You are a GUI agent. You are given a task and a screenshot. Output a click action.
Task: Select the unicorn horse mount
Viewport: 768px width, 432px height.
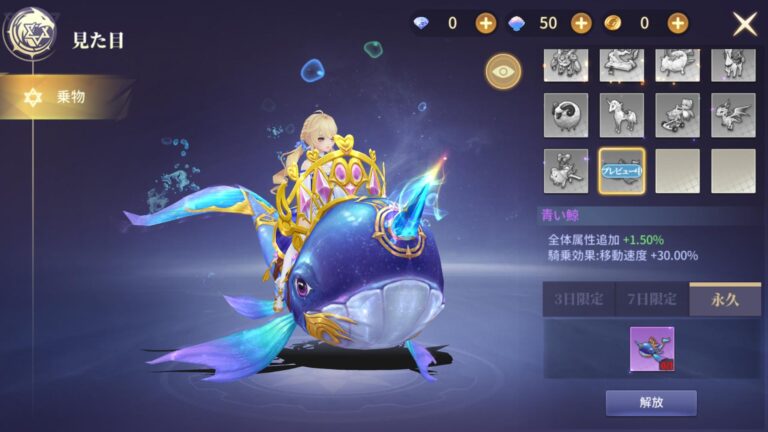[621, 115]
